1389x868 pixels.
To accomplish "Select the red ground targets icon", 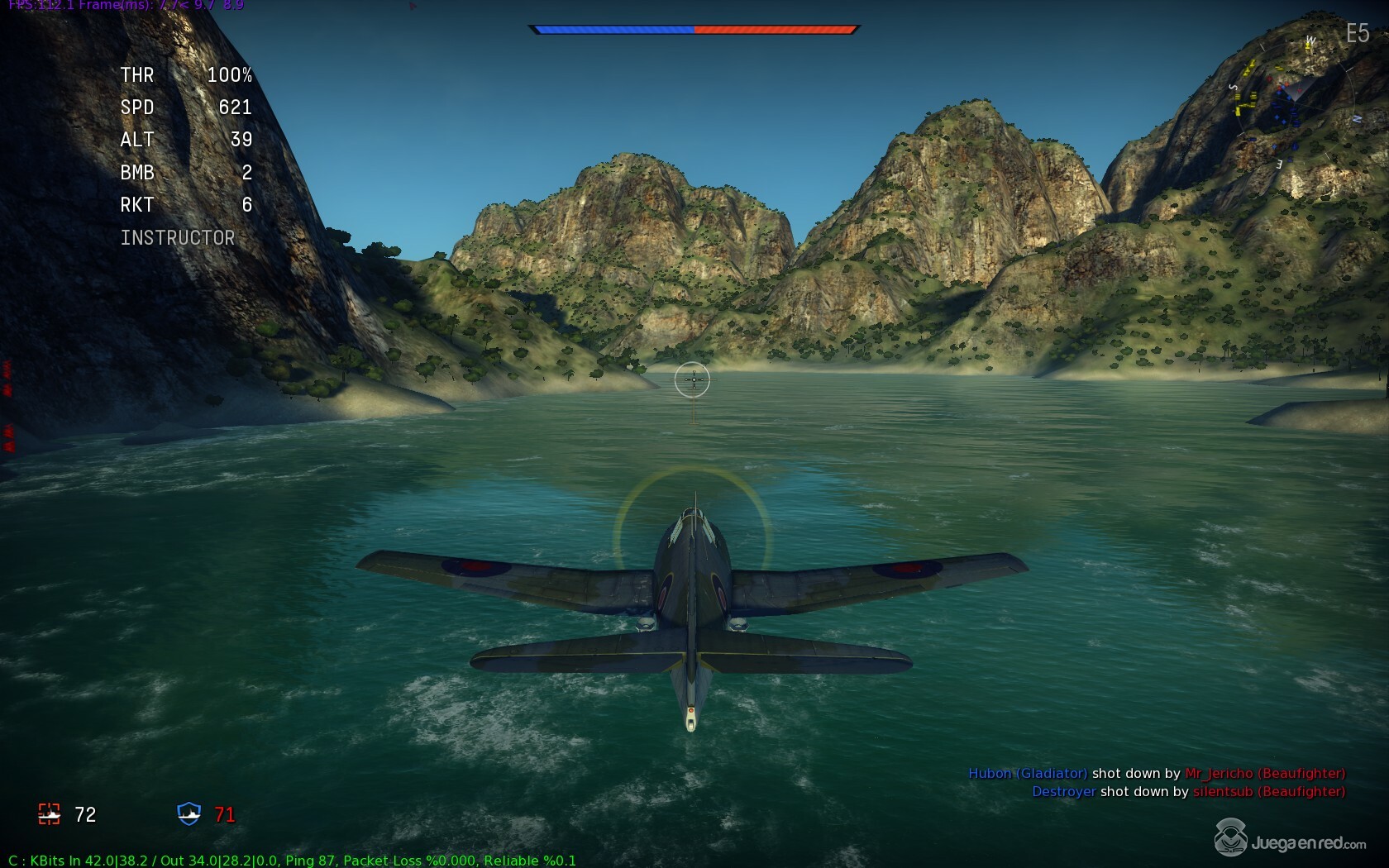I will 49,814.
